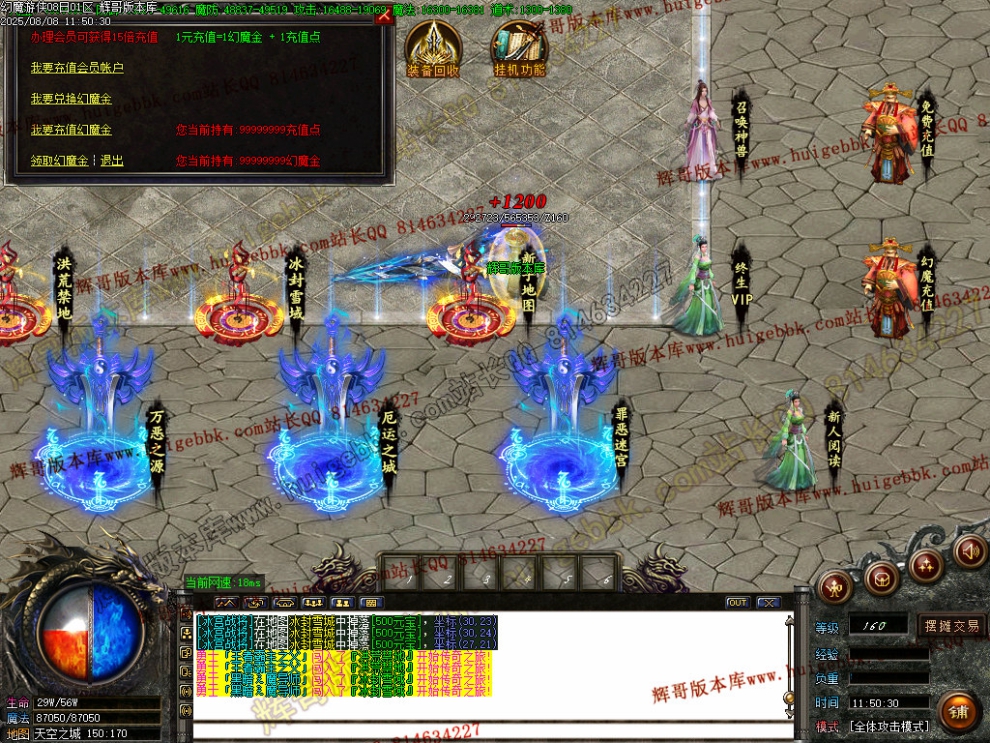Toggle sound with the speaker icon
The width and height of the screenshot is (990, 743).
[x=969, y=550]
